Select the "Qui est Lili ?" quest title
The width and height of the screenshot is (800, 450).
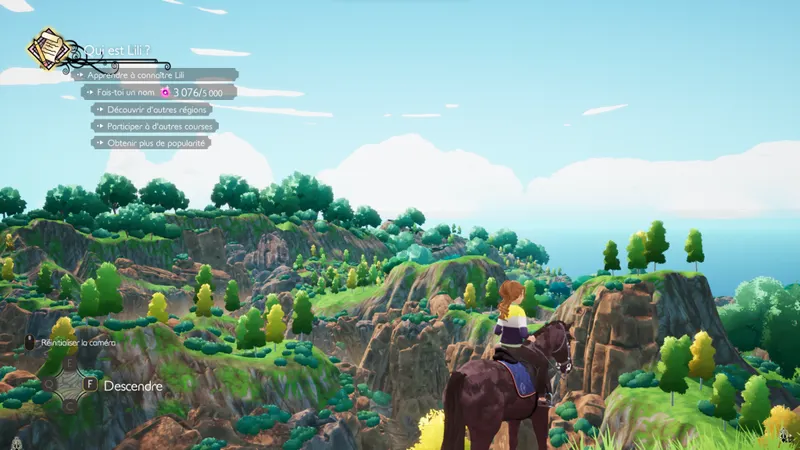(119, 51)
